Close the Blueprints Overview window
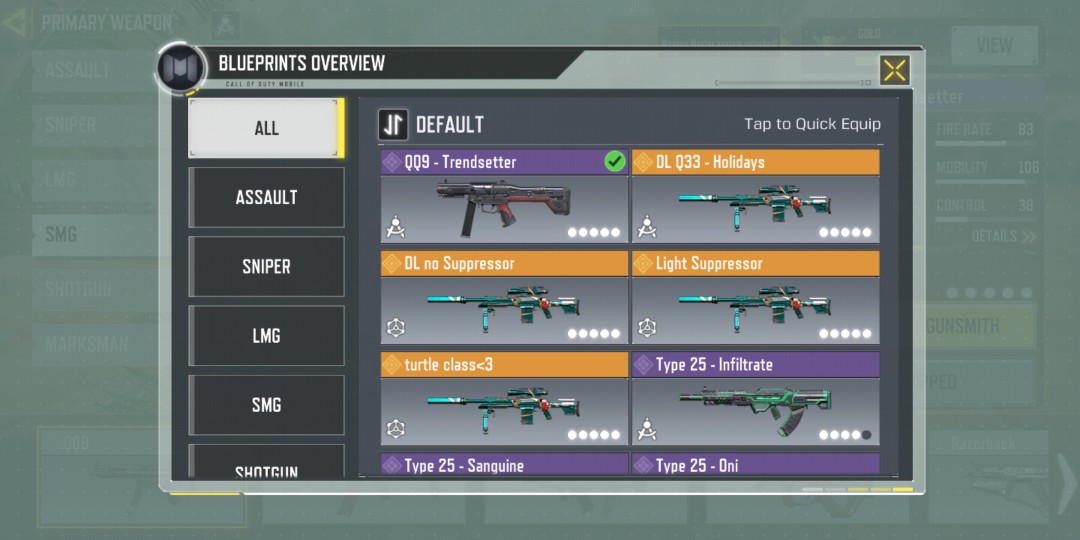The height and width of the screenshot is (540, 1080). 894,70
